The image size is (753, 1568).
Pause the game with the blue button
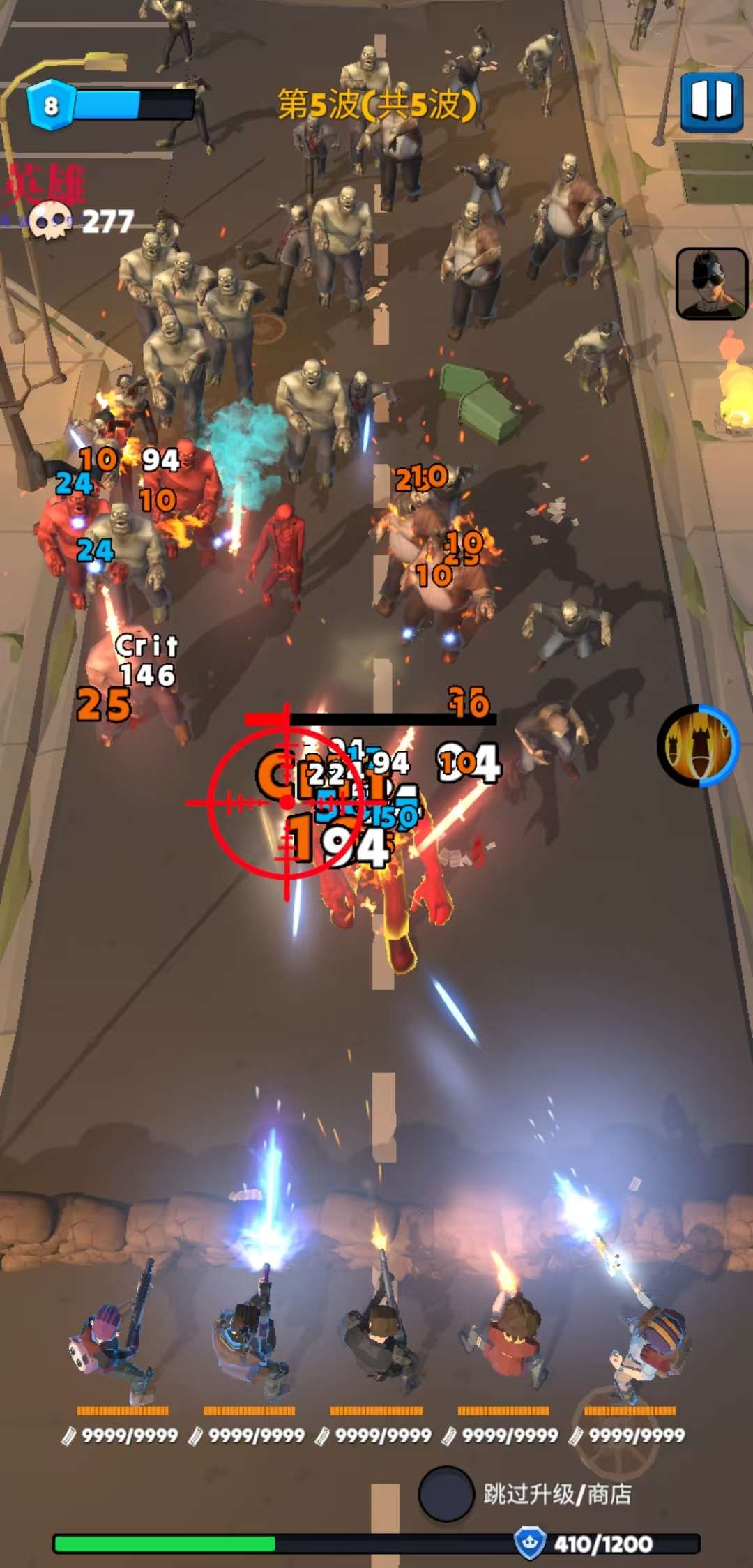coord(712,102)
